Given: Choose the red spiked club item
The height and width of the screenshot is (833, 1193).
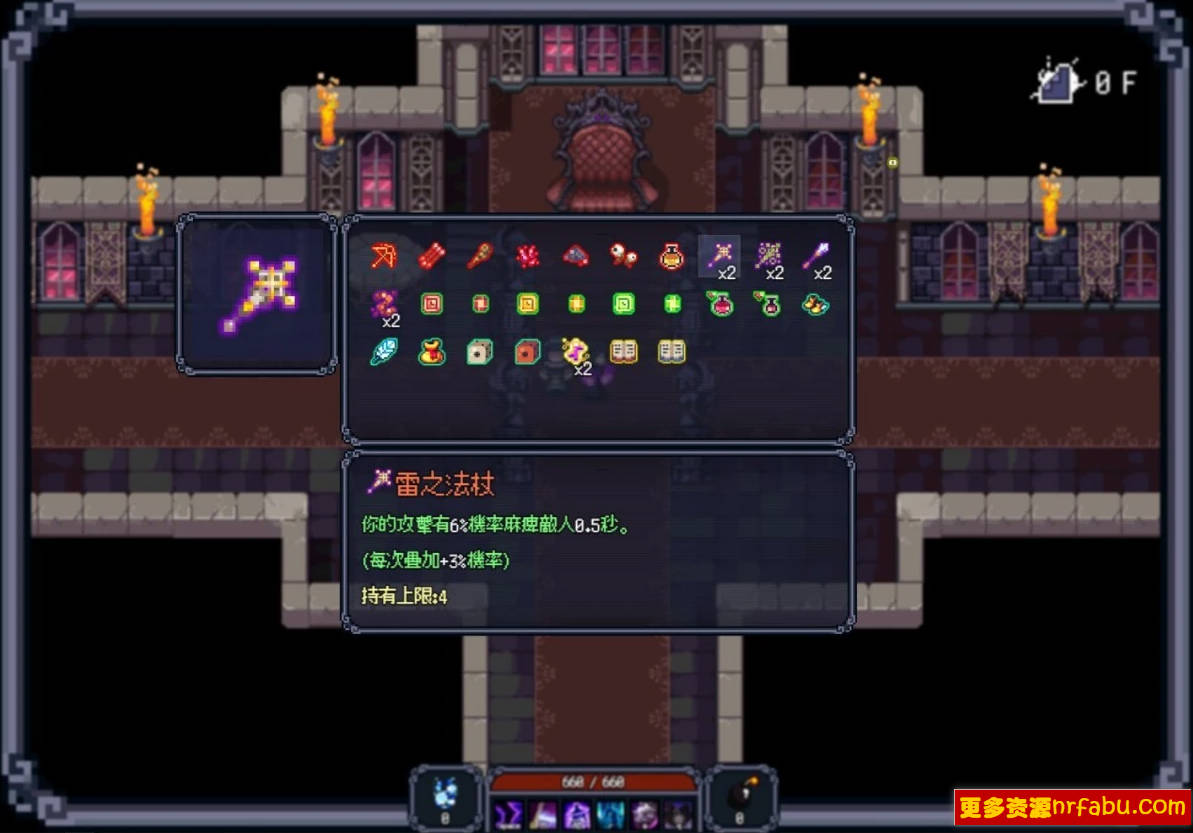Looking at the screenshot, I should (479, 256).
